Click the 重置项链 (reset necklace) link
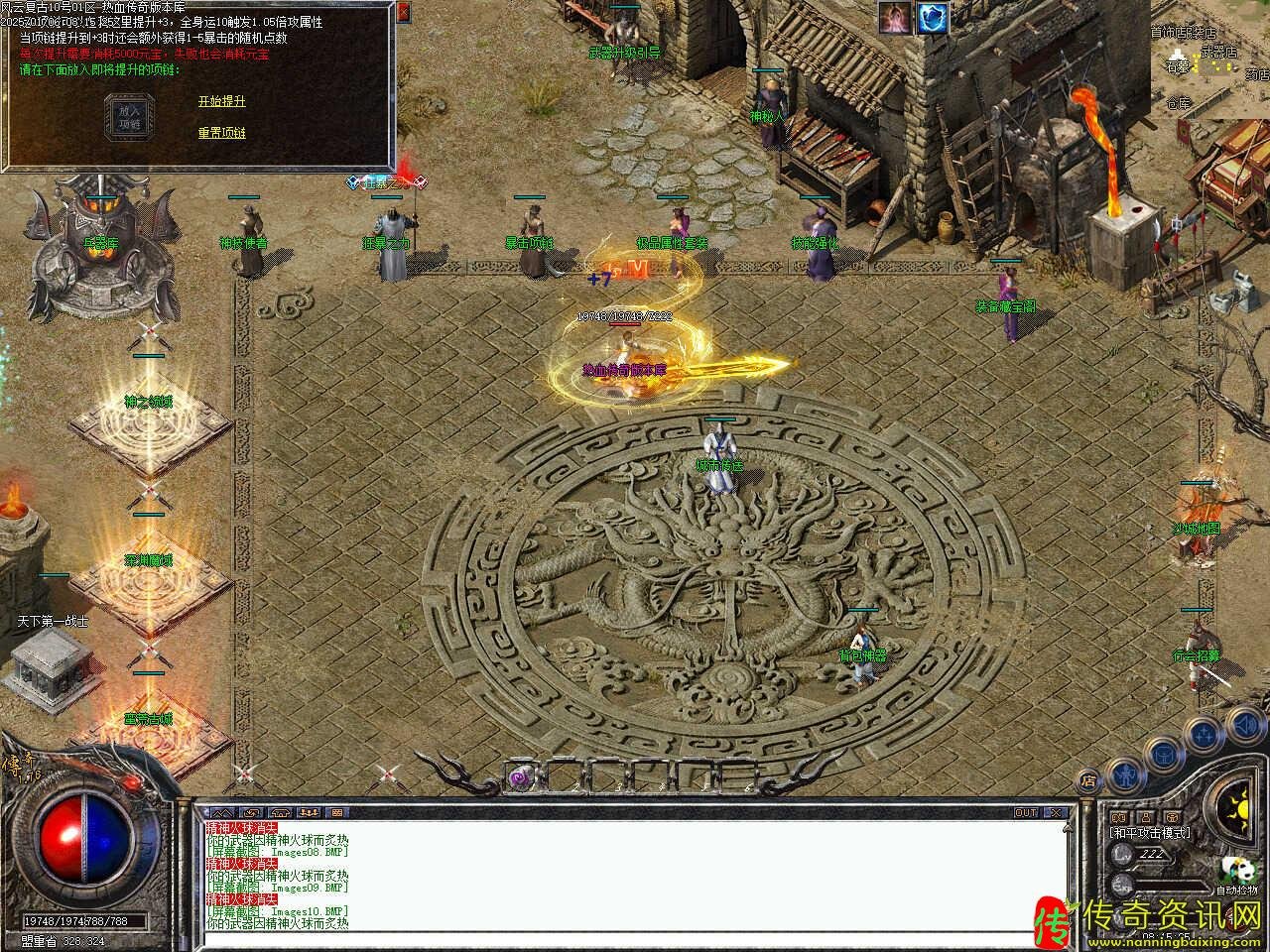 point(221,133)
